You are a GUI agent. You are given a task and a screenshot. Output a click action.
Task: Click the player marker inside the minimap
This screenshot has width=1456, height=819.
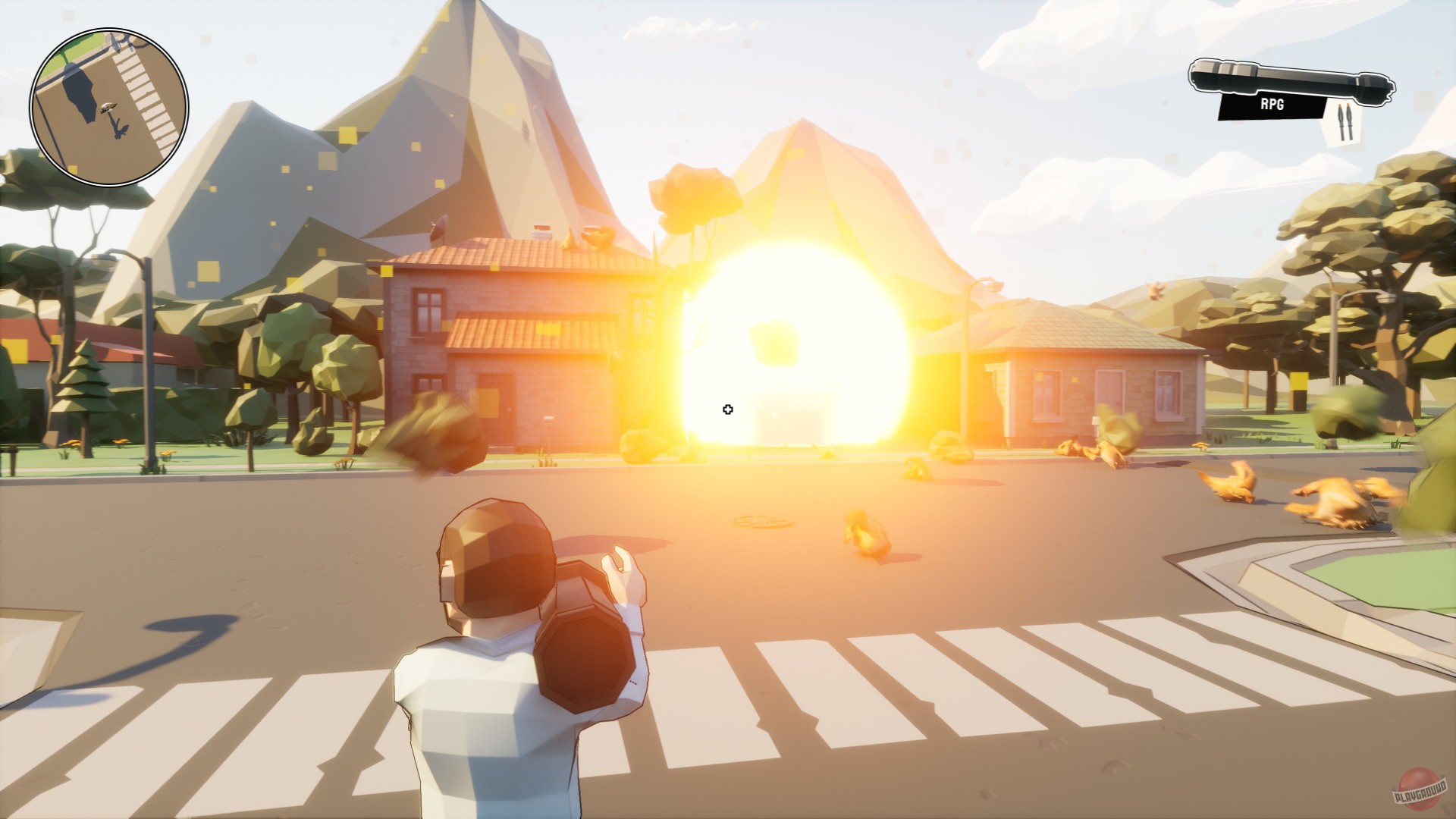108,108
